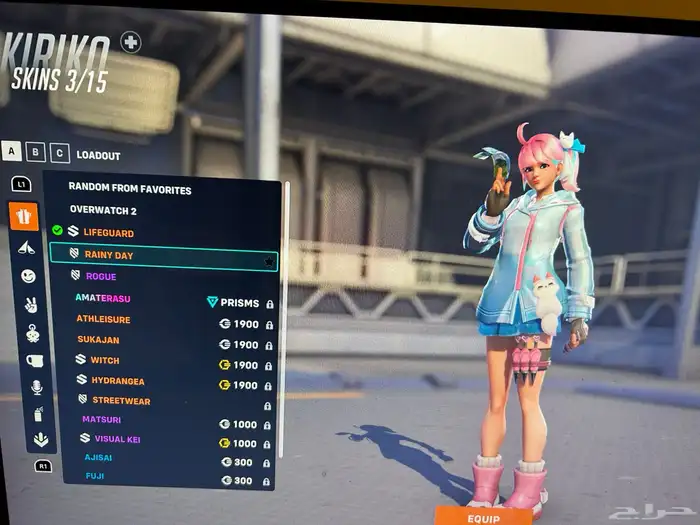The image size is (700, 525).
Task: Choose the Sukajan skin
Action: coord(98,342)
